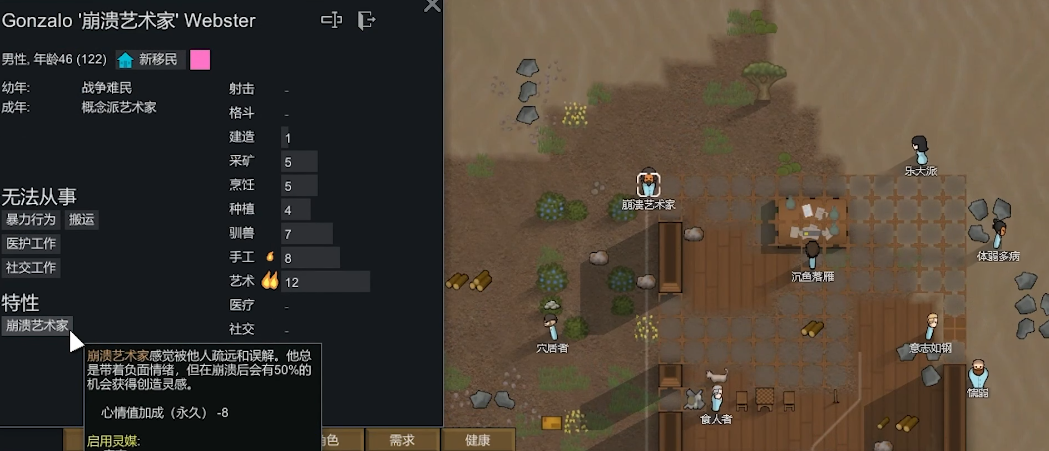This screenshot has height=451, width=1049.
Task: Open the rename colonist icon
Action: pos(331,20)
